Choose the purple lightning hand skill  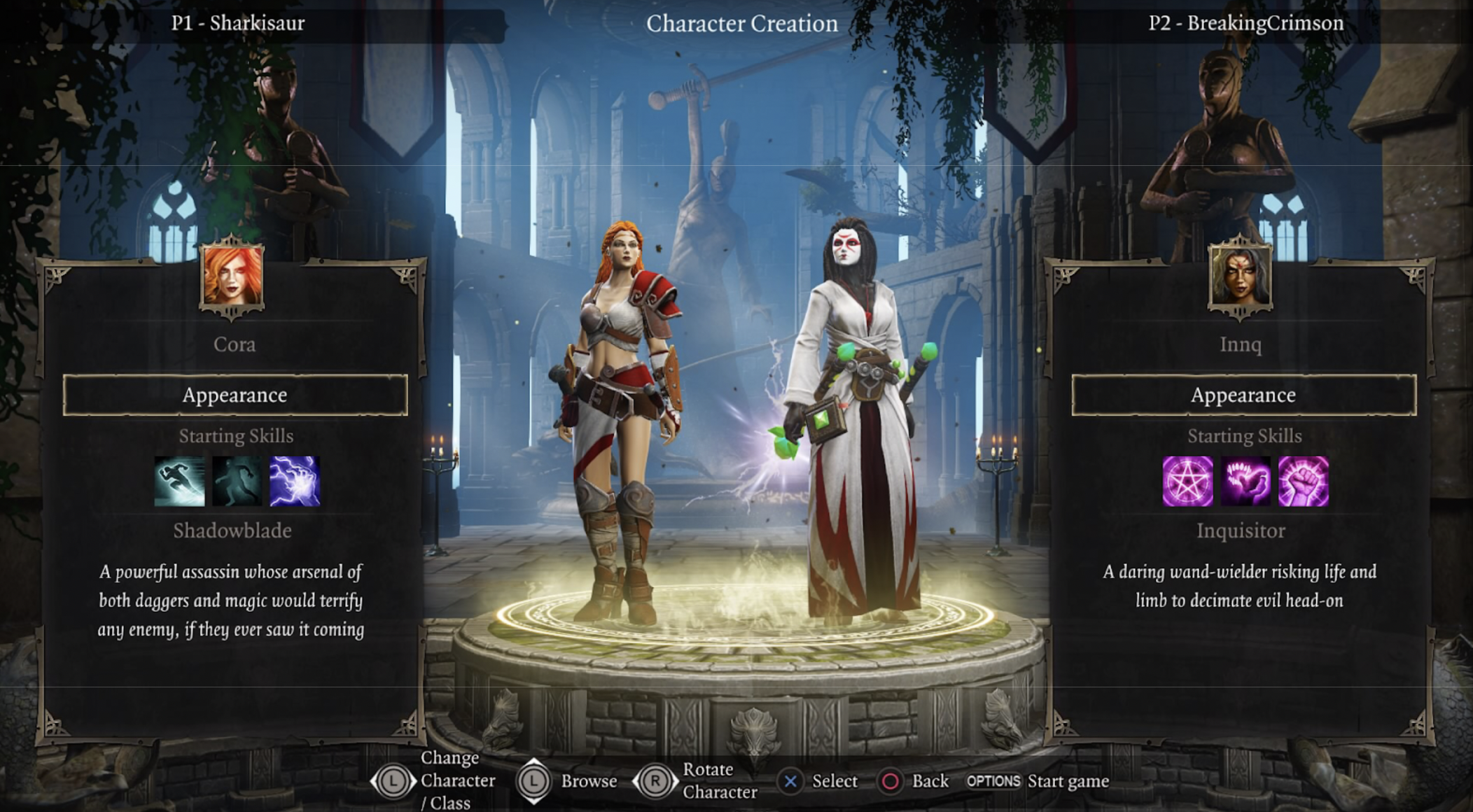coord(295,482)
